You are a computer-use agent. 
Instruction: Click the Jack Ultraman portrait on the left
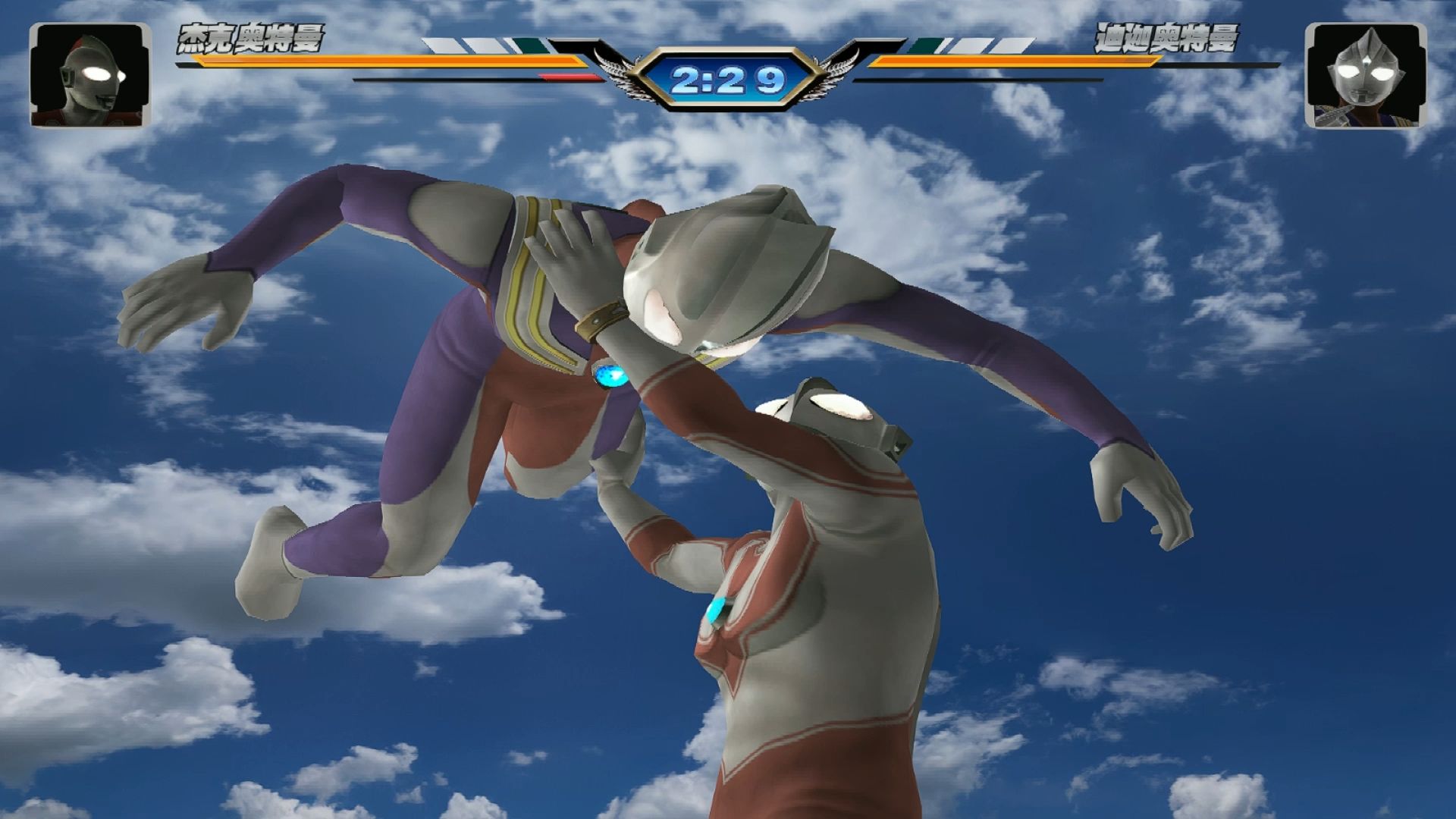90,75
